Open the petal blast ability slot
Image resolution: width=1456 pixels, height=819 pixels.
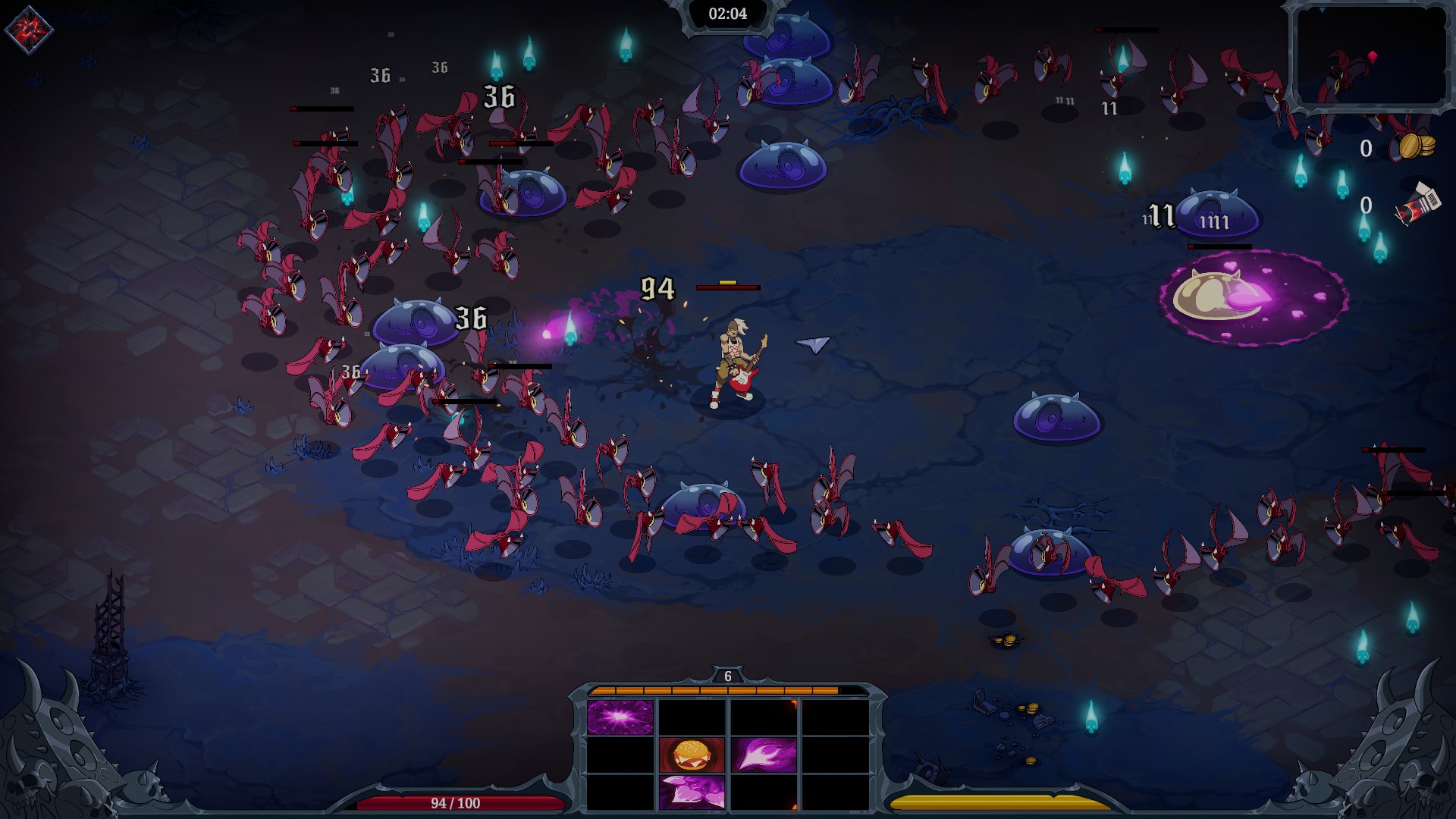point(693,792)
